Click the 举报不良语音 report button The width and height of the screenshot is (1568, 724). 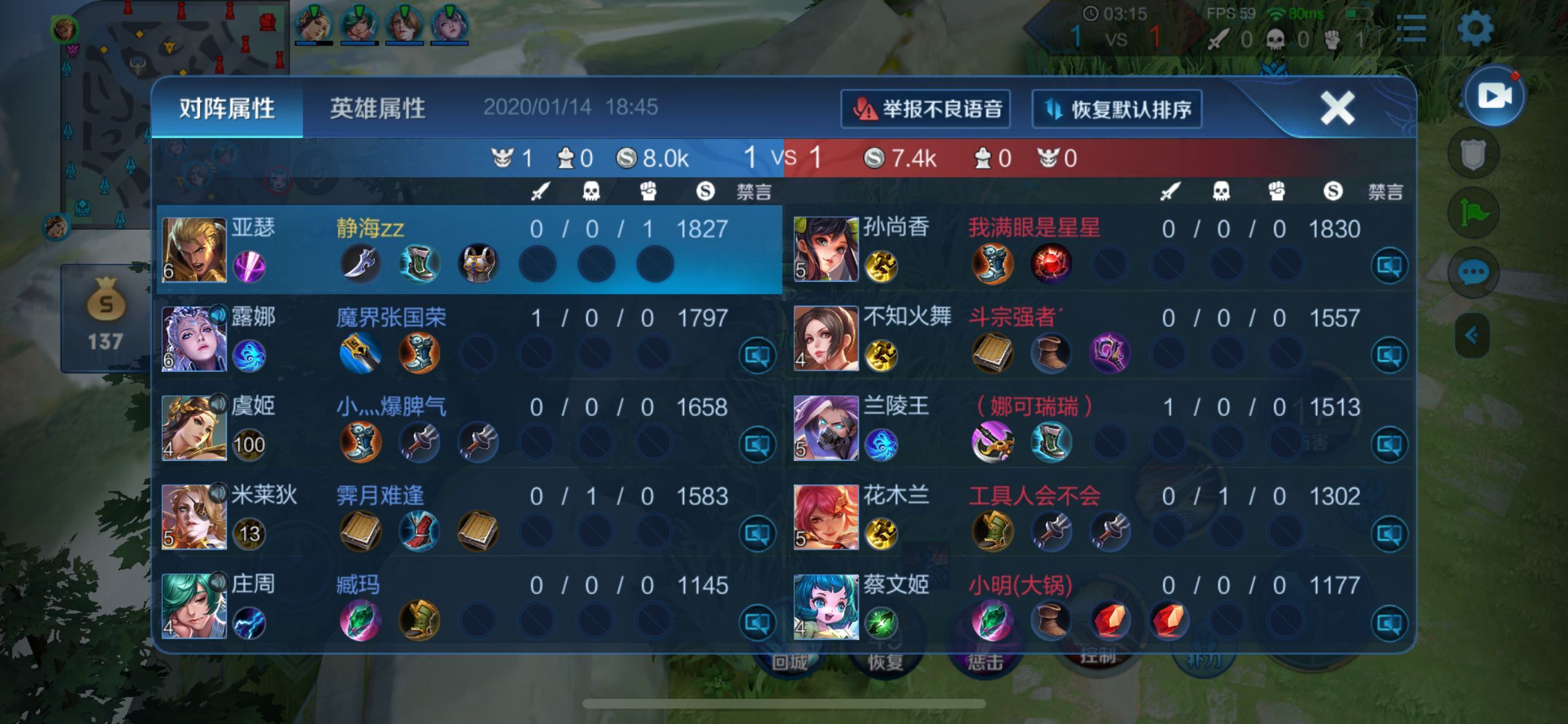point(925,109)
